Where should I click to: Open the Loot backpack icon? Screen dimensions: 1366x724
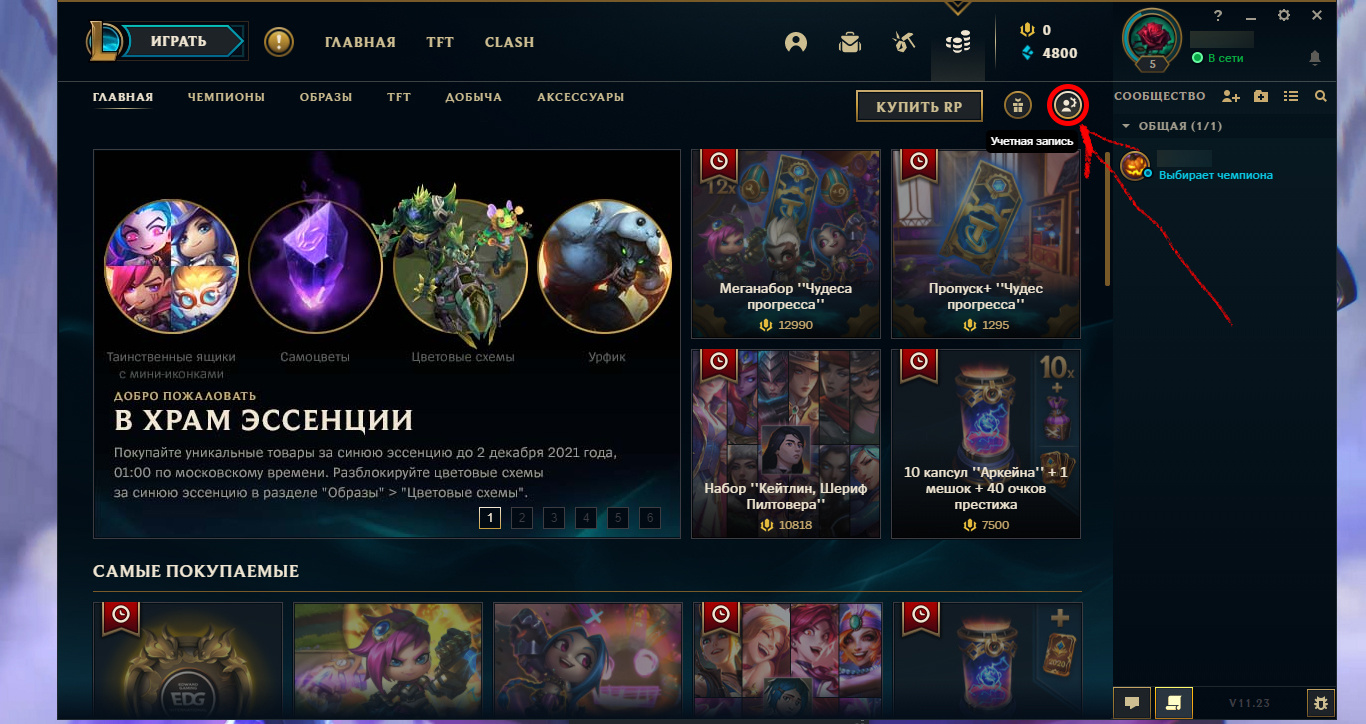(x=850, y=42)
